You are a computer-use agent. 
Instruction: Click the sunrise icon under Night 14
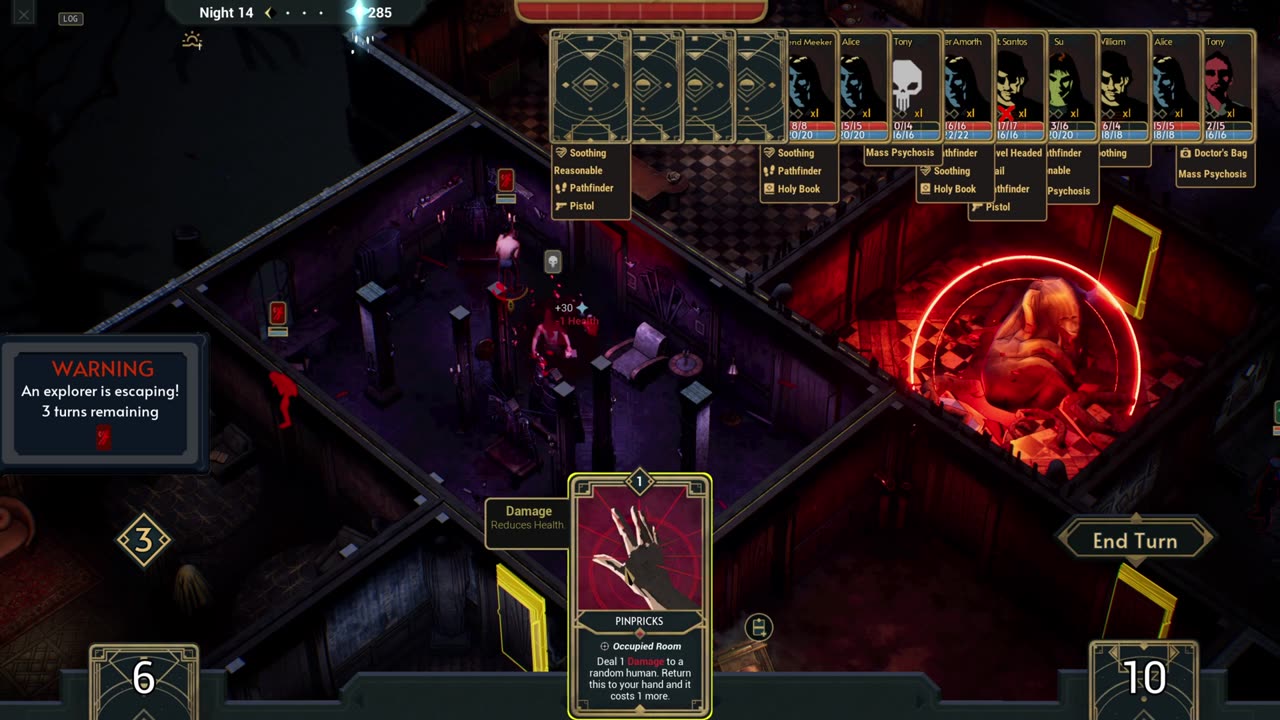click(x=192, y=41)
